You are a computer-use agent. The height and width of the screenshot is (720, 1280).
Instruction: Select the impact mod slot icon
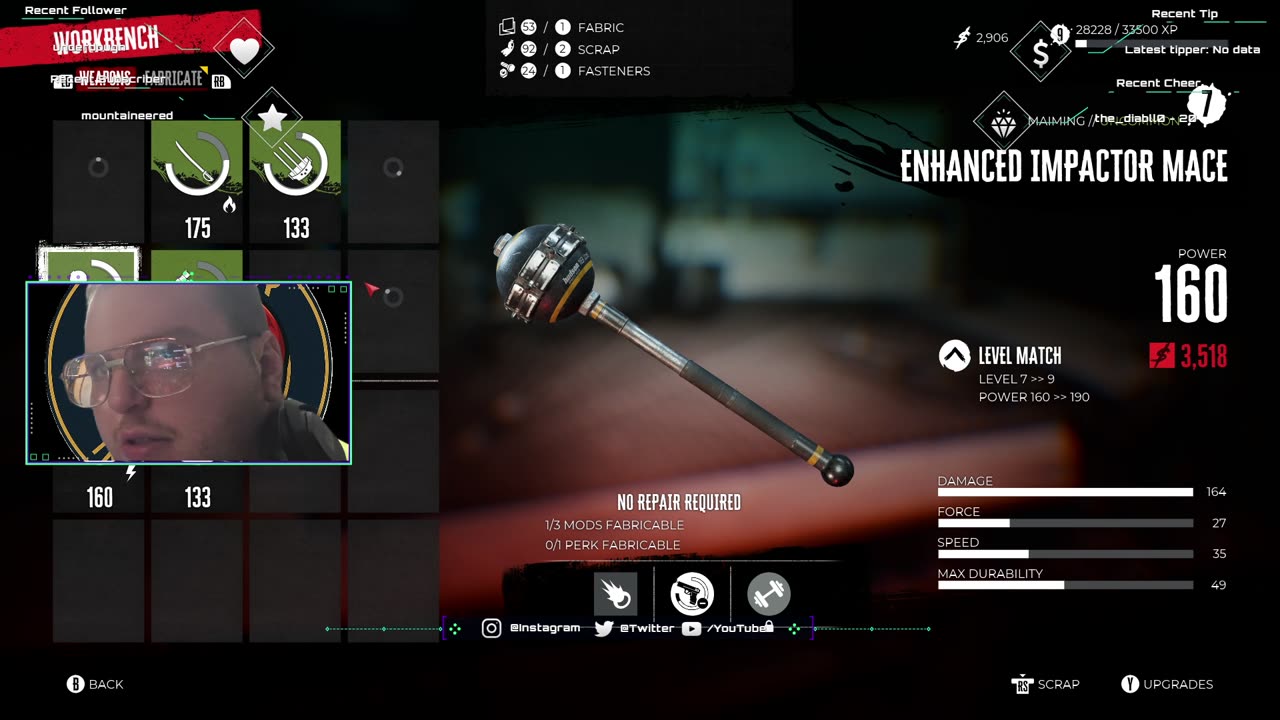point(615,594)
